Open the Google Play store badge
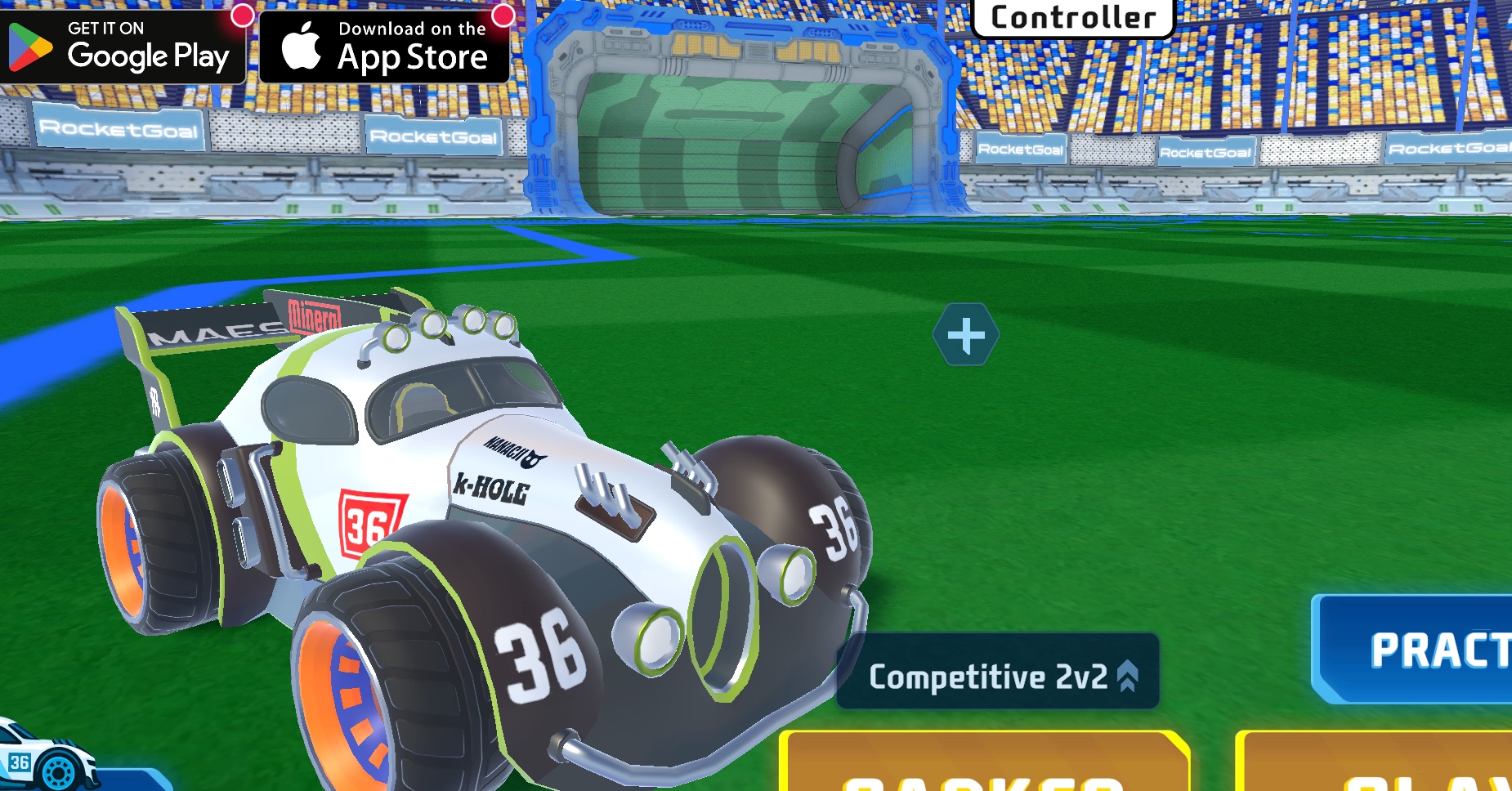1512x791 pixels. click(123, 47)
